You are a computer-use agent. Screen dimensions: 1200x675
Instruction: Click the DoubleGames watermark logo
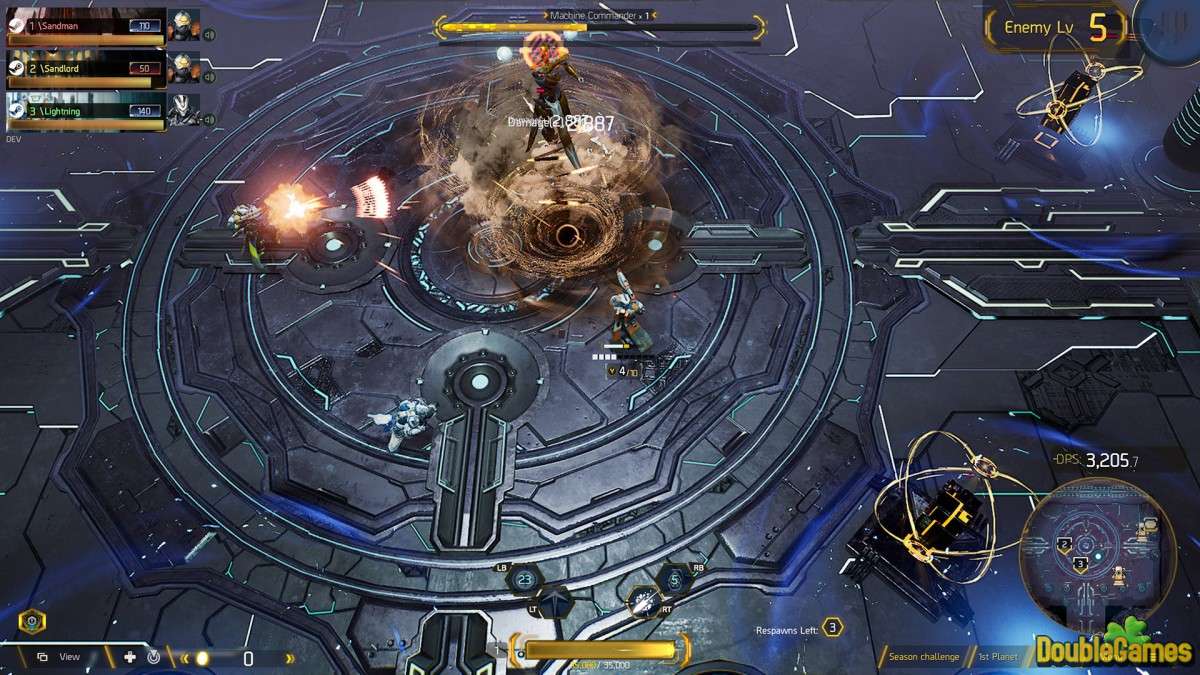coord(1113,648)
